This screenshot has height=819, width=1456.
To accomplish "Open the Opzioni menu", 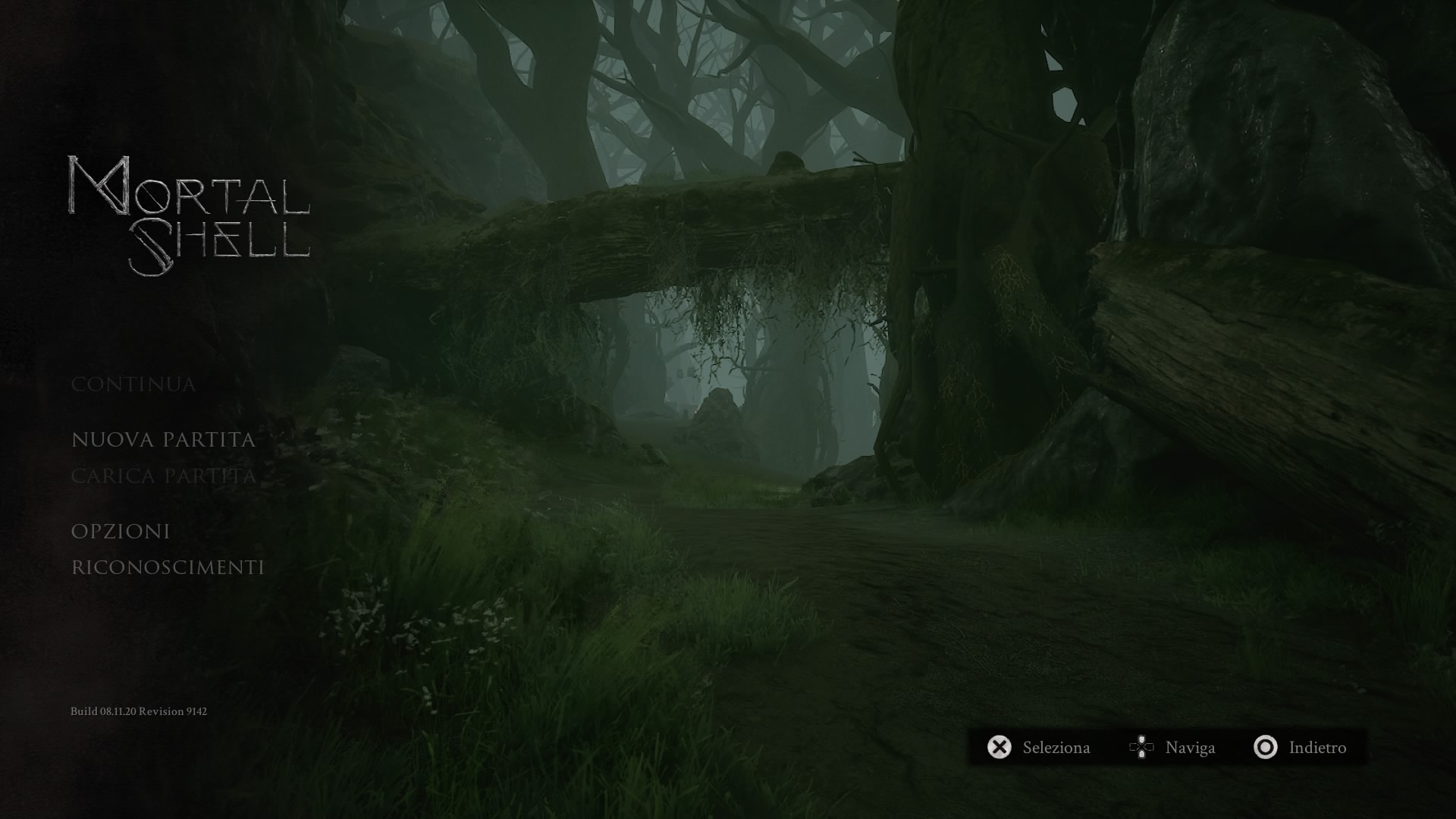I will pos(121,532).
